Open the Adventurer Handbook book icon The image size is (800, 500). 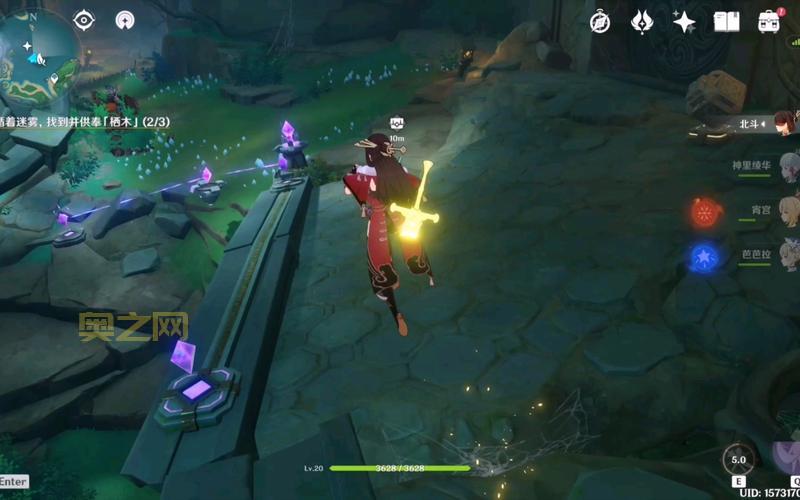click(x=726, y=21)
